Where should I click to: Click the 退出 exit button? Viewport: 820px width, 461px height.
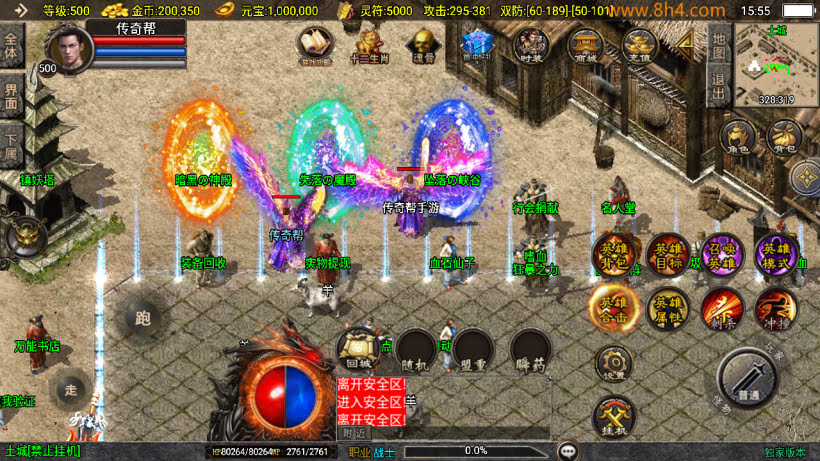(x=717, y=84)
